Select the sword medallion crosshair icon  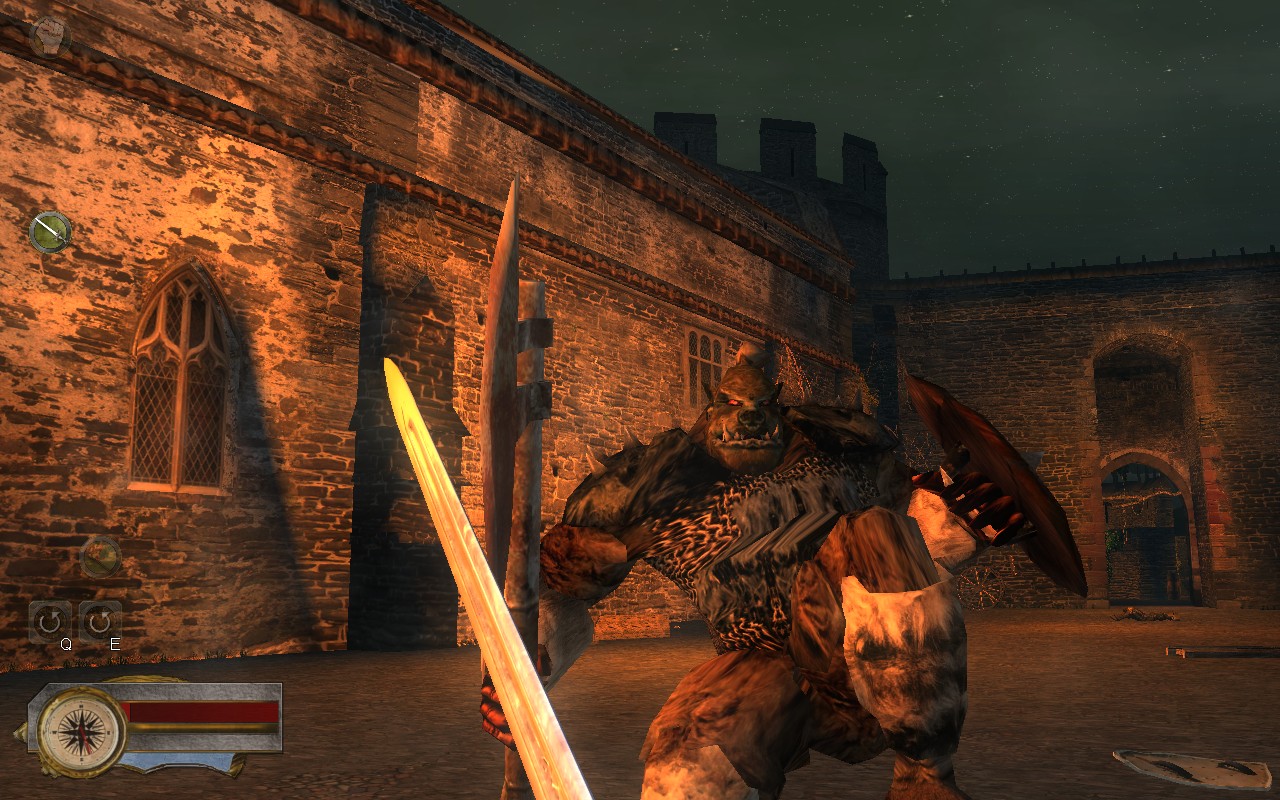pos(49,231)
